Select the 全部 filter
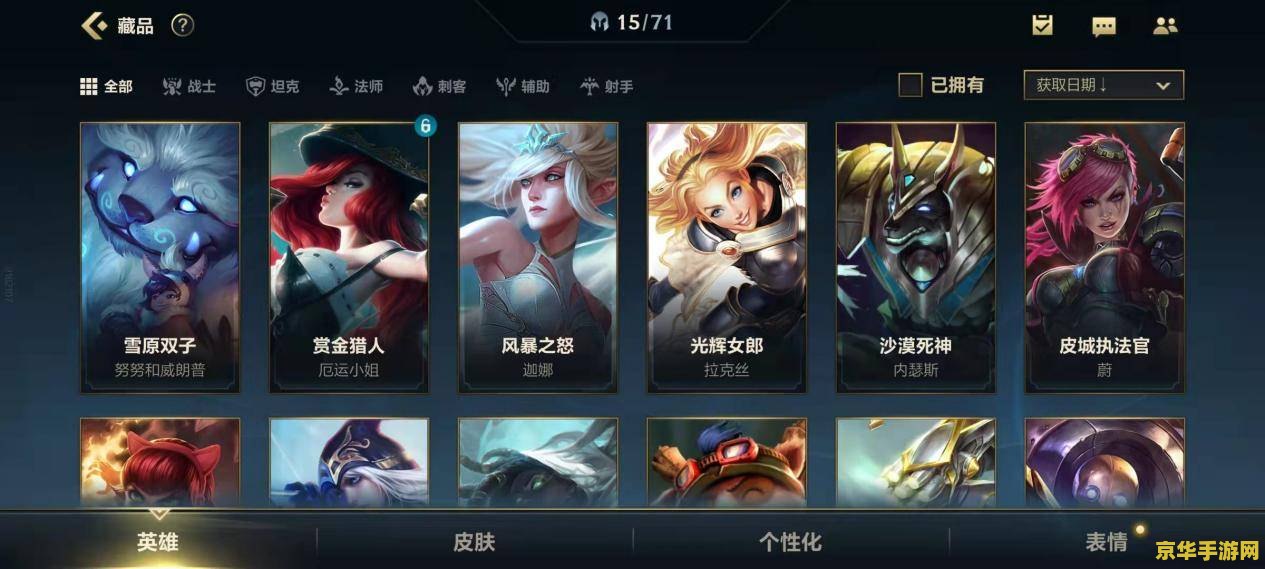Image resolution: width=1265 pixels, height=569 pixels. (x=106, y=86)
